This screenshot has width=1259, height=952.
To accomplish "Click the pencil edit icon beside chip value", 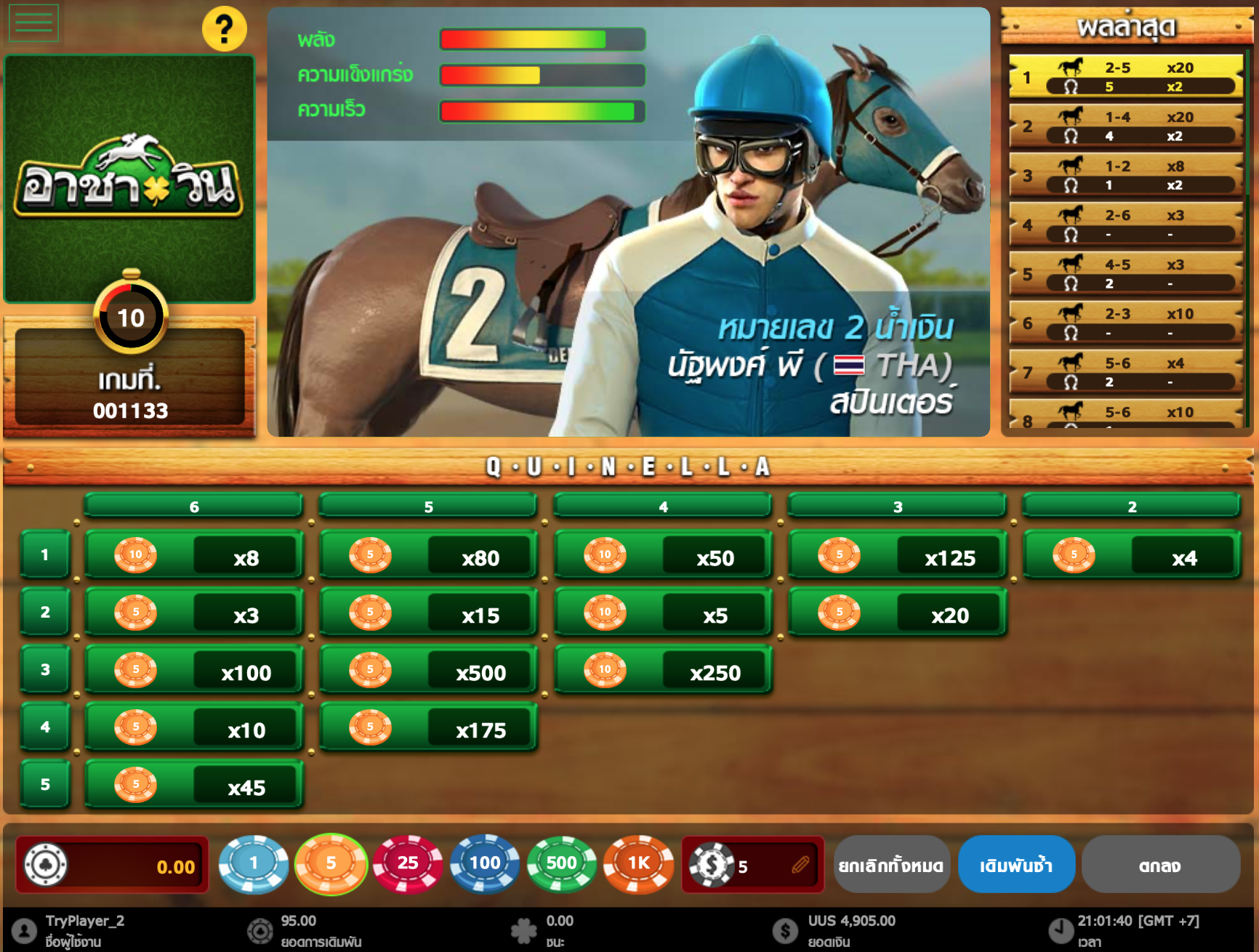I will (x=798, y=864).
